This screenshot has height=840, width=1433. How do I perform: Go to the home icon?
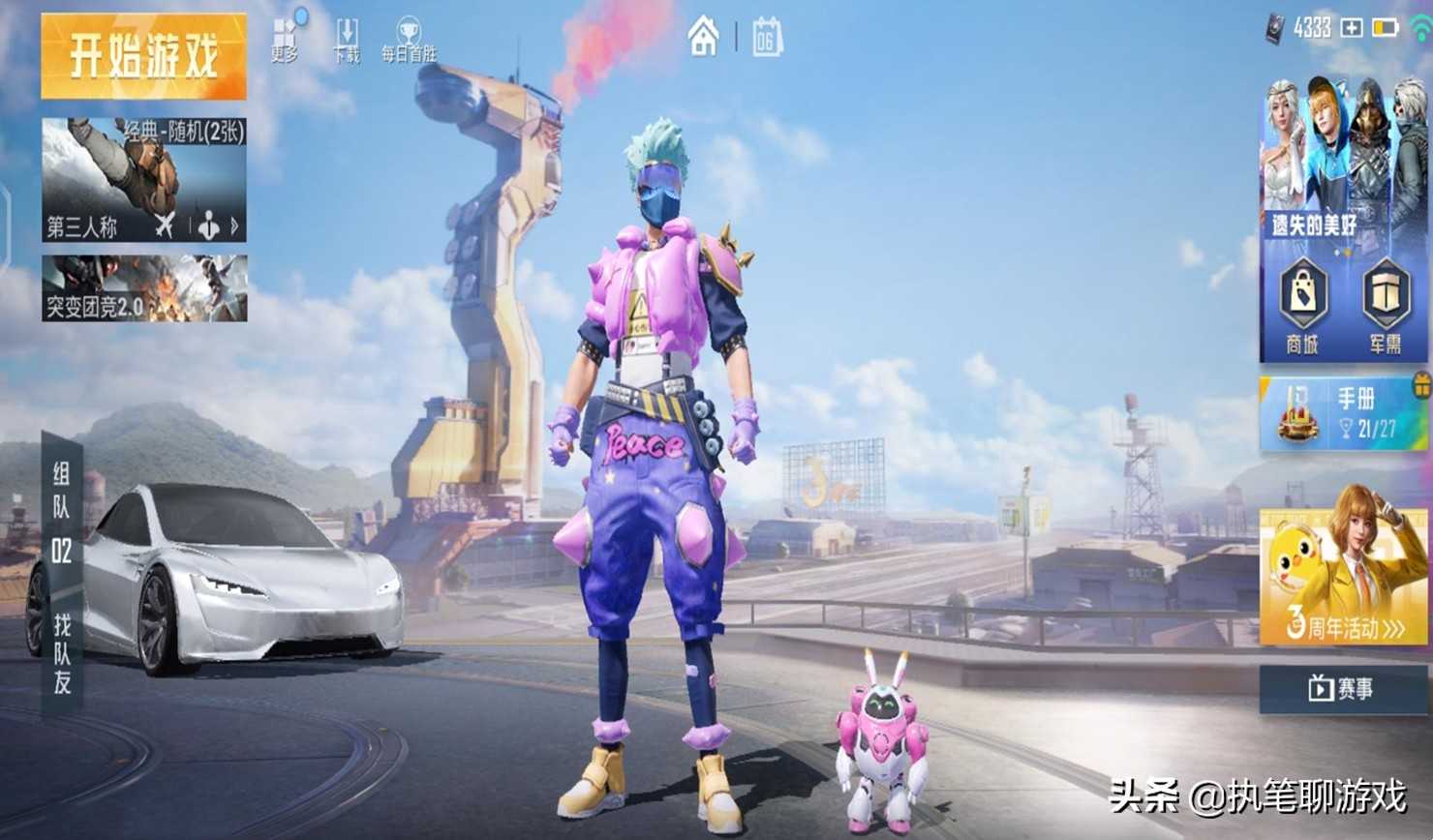[x=704, y=38]
